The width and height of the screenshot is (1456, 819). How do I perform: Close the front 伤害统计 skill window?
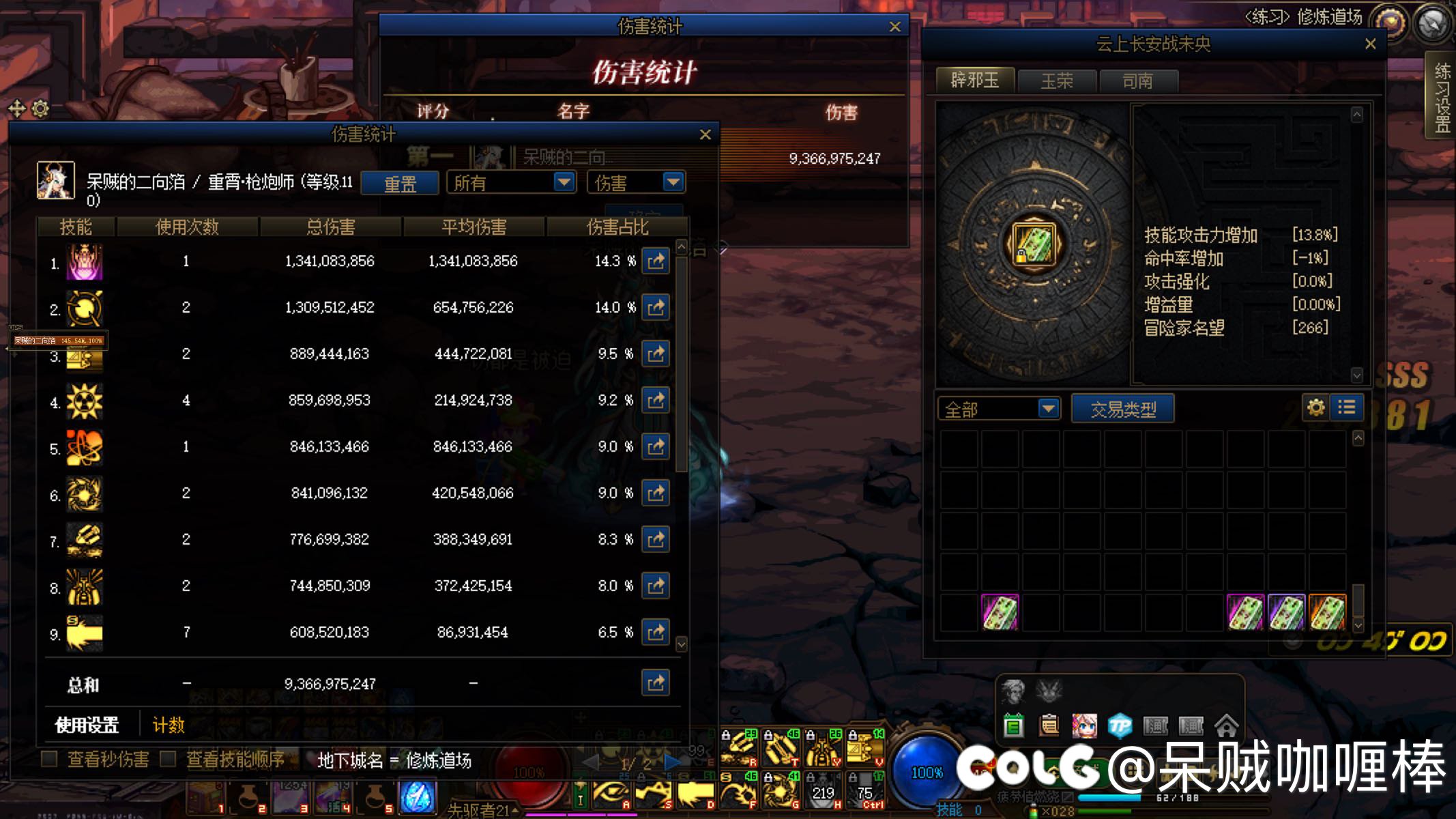pos(705,135)
